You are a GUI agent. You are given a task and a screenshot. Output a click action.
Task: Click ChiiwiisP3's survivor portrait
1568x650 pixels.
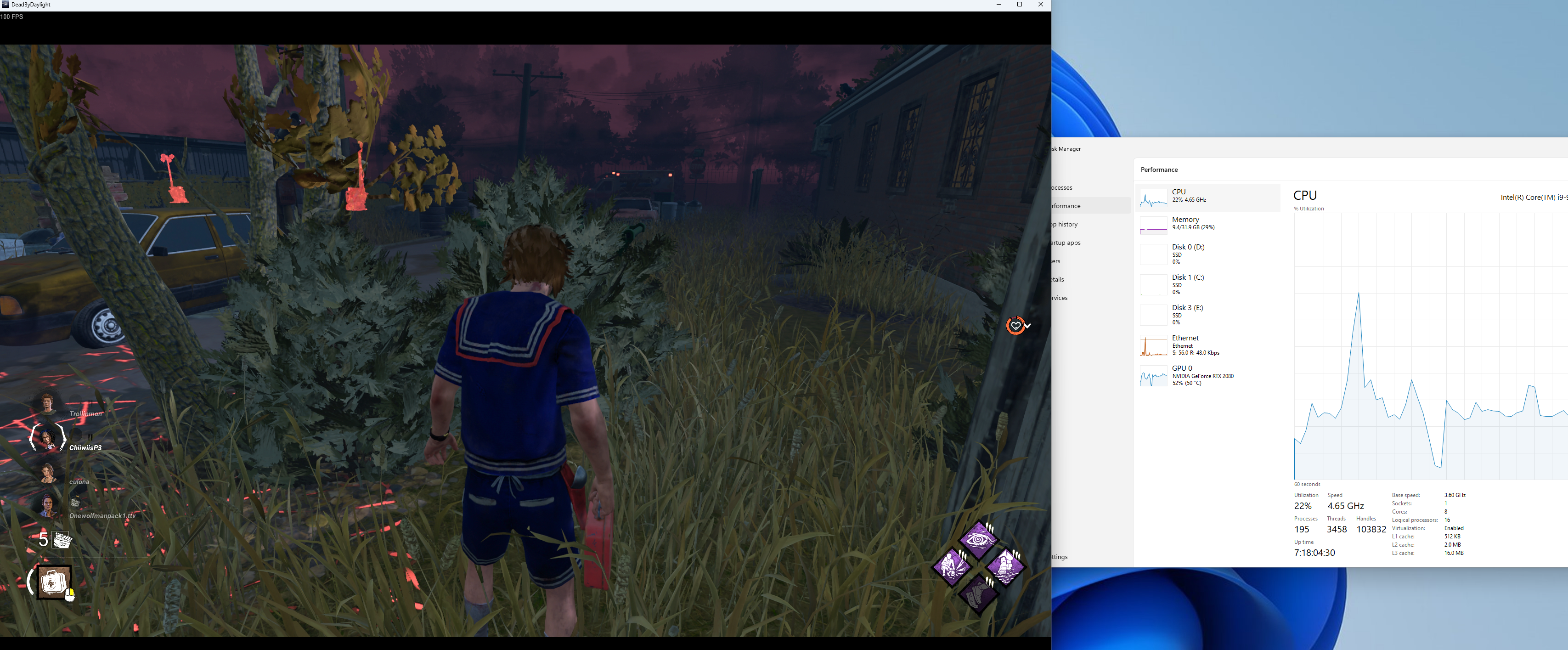[x=47, y=438]
